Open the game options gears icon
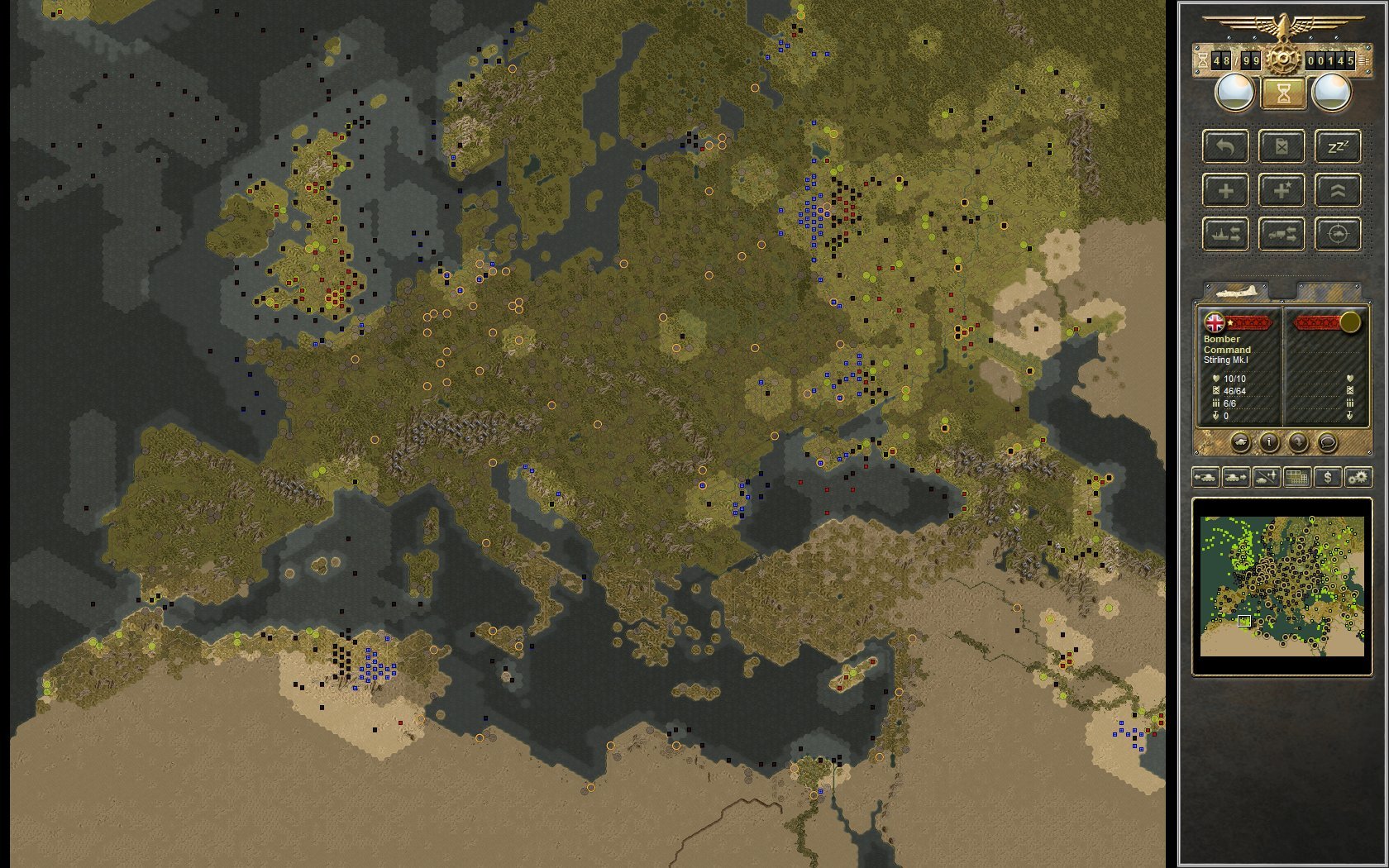1389x868 pixels. point(1358,477)
